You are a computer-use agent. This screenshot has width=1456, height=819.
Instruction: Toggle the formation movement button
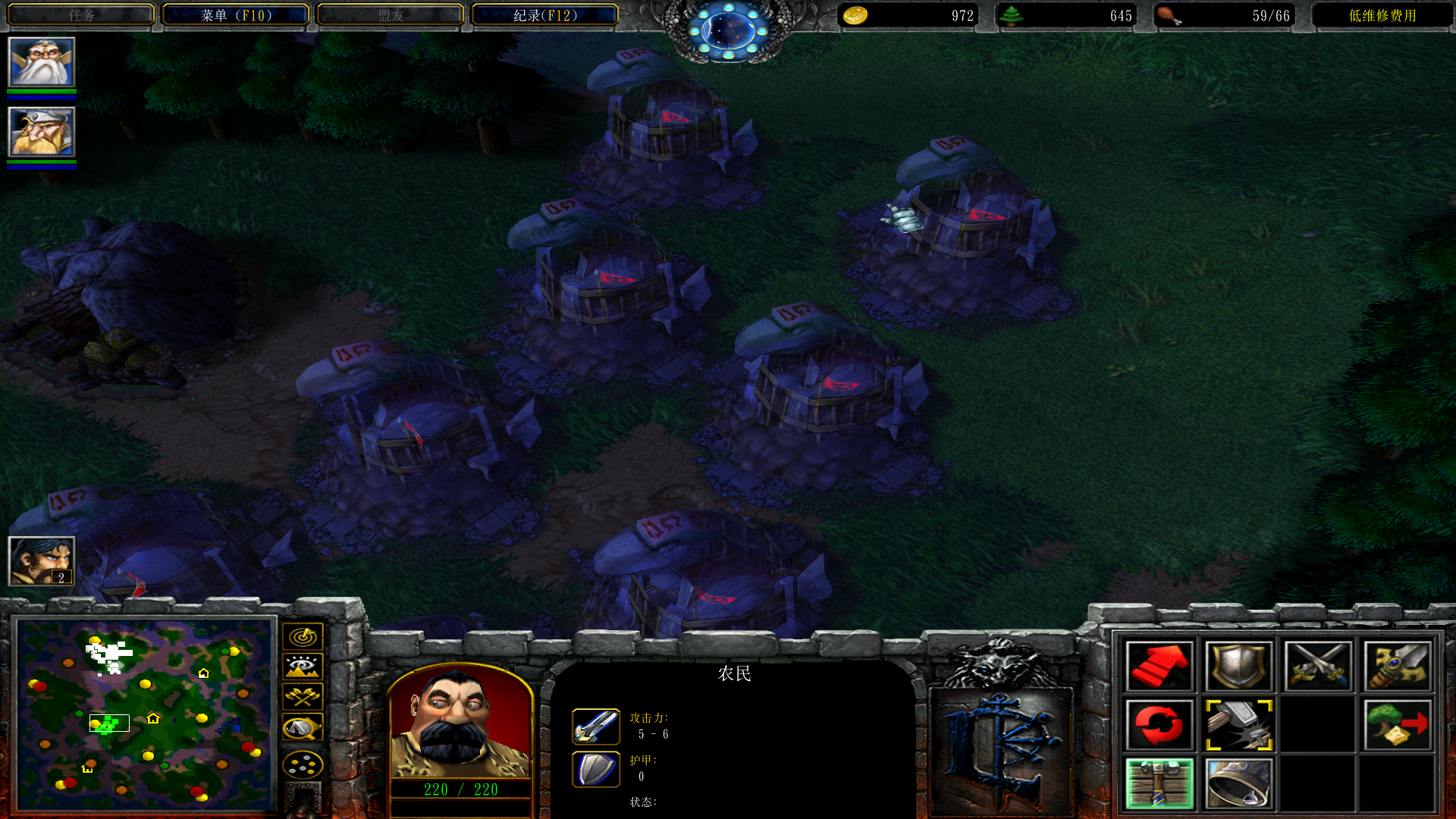[x=303, y=764]
